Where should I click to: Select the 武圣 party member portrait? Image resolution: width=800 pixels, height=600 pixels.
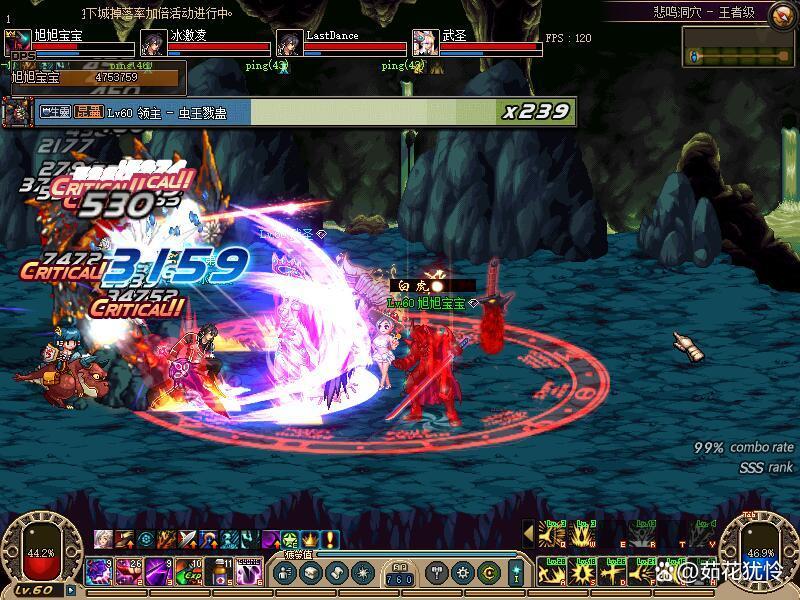[x=425, y=43]
